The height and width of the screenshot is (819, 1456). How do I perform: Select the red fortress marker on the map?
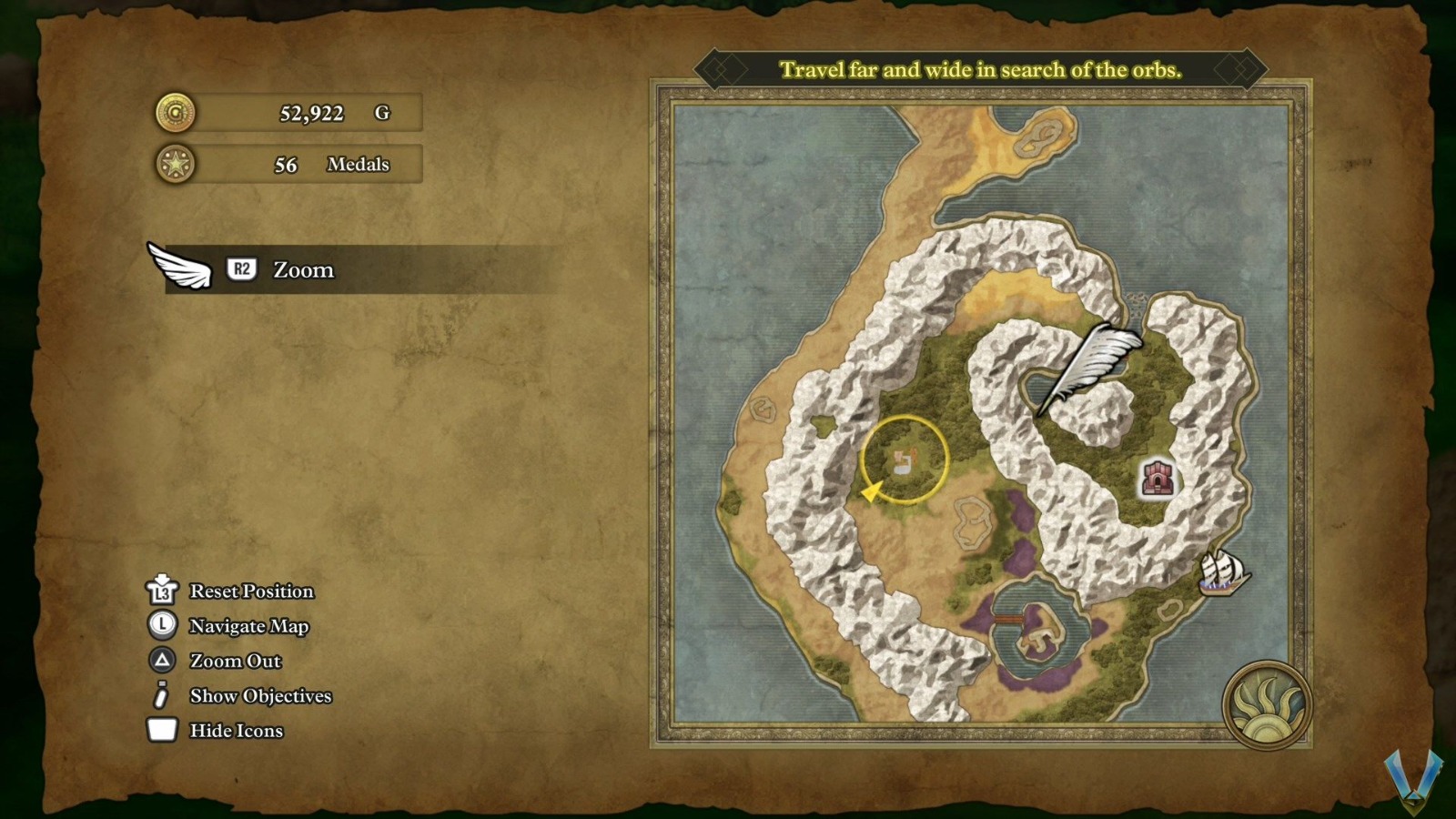1158,479
